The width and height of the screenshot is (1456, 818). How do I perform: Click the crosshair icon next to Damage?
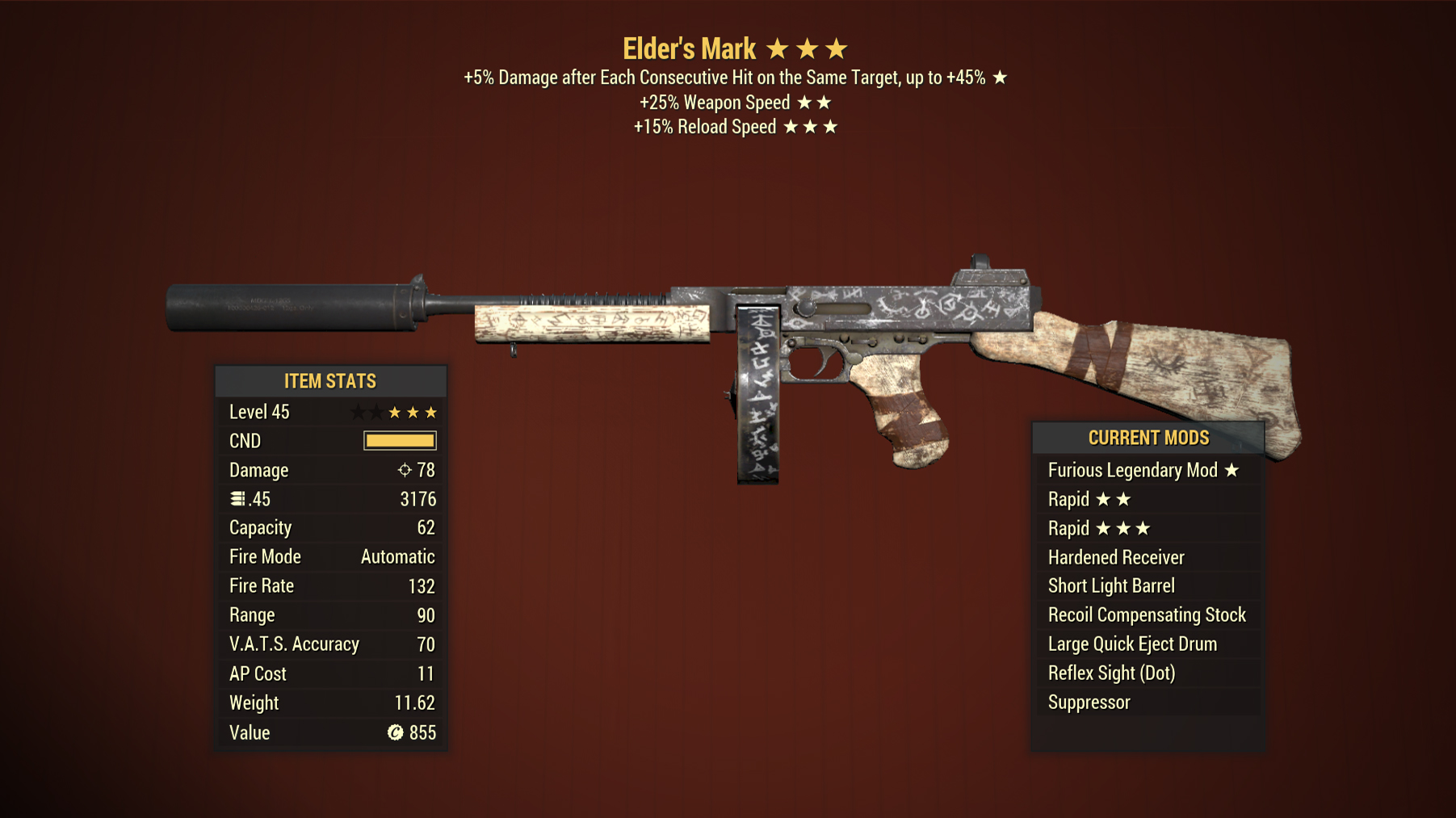(x=405, y=469)
